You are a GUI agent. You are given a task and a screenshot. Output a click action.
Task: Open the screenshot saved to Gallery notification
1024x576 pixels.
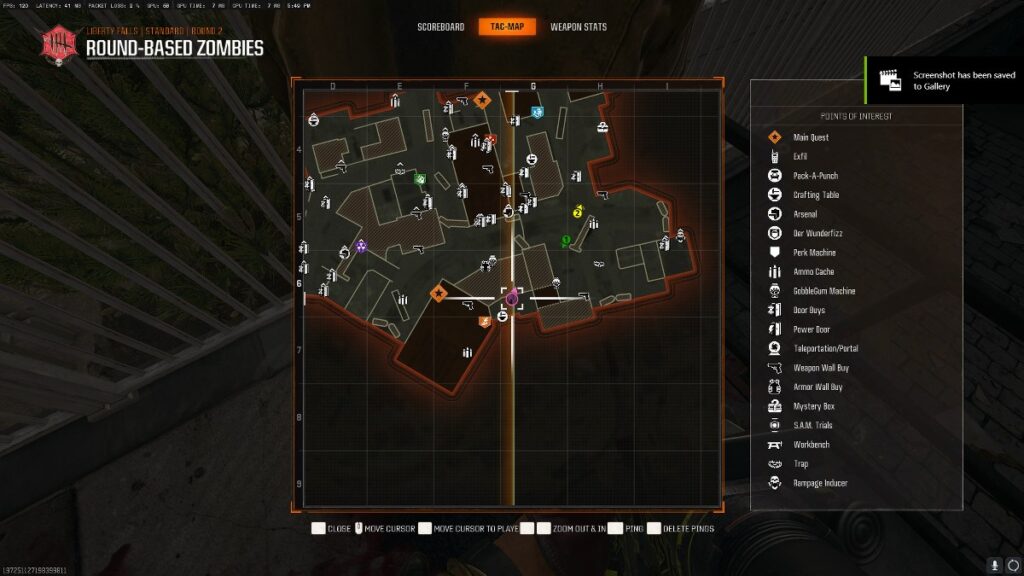(943, 80)
